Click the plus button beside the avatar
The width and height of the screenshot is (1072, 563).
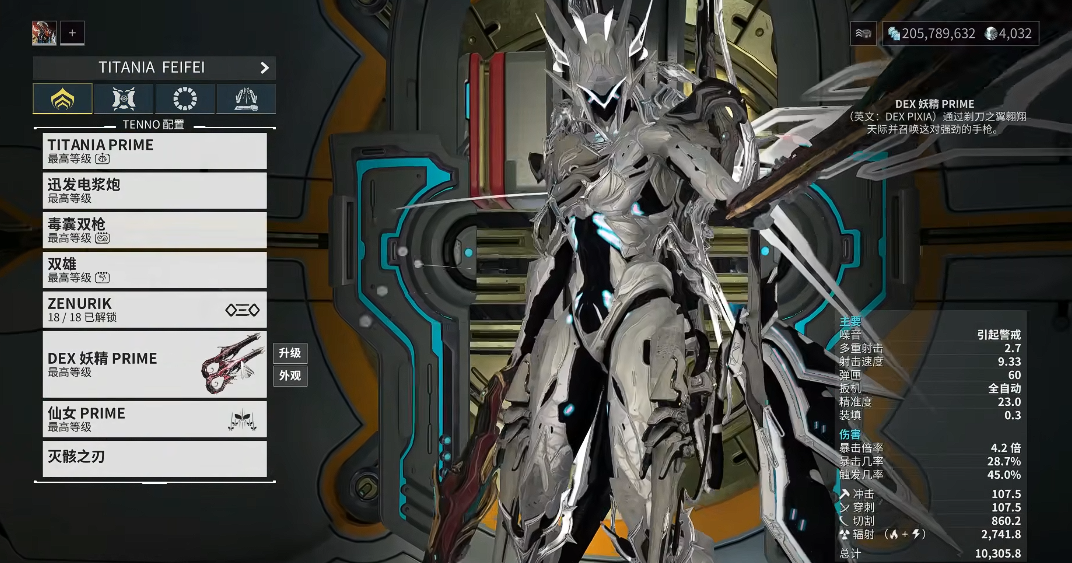pos(72,33)
